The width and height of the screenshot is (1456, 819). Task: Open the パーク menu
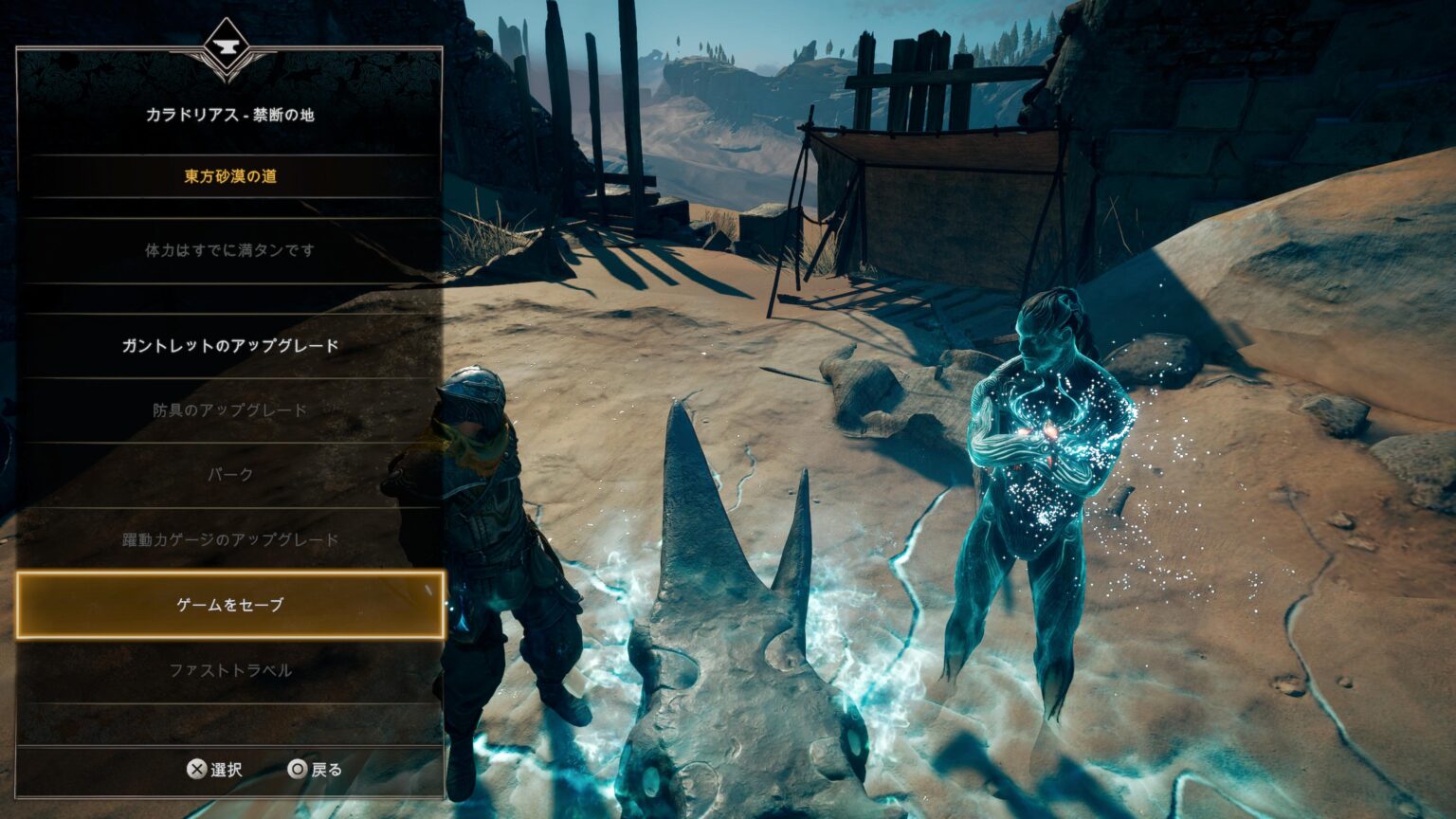230,475
